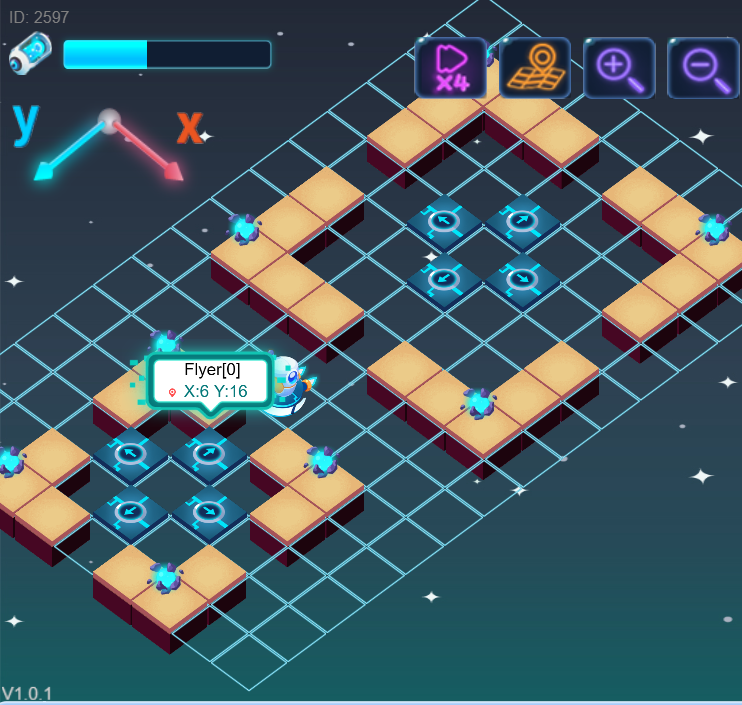Activate the x4 speed playback button
Image resolution: width=742 pixels, height=705 pixels.
pos(450,68)
